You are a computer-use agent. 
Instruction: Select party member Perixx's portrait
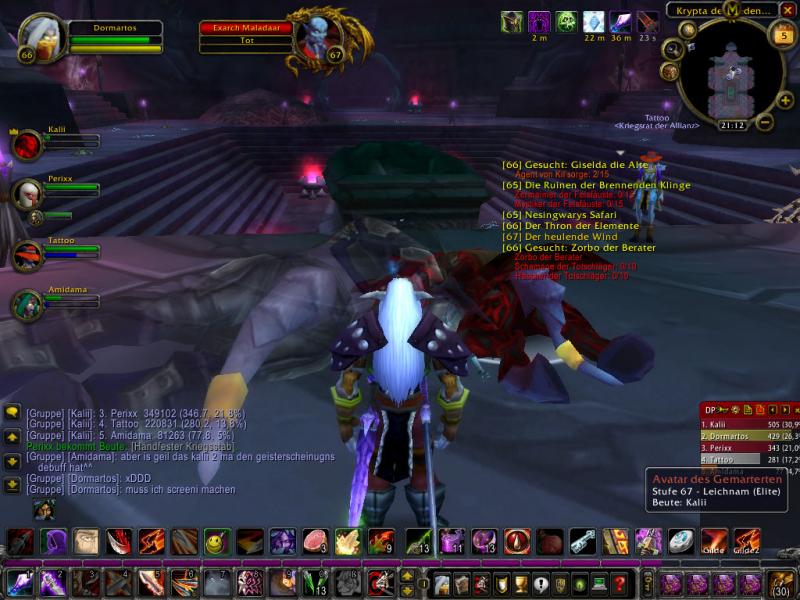[27, 195]
